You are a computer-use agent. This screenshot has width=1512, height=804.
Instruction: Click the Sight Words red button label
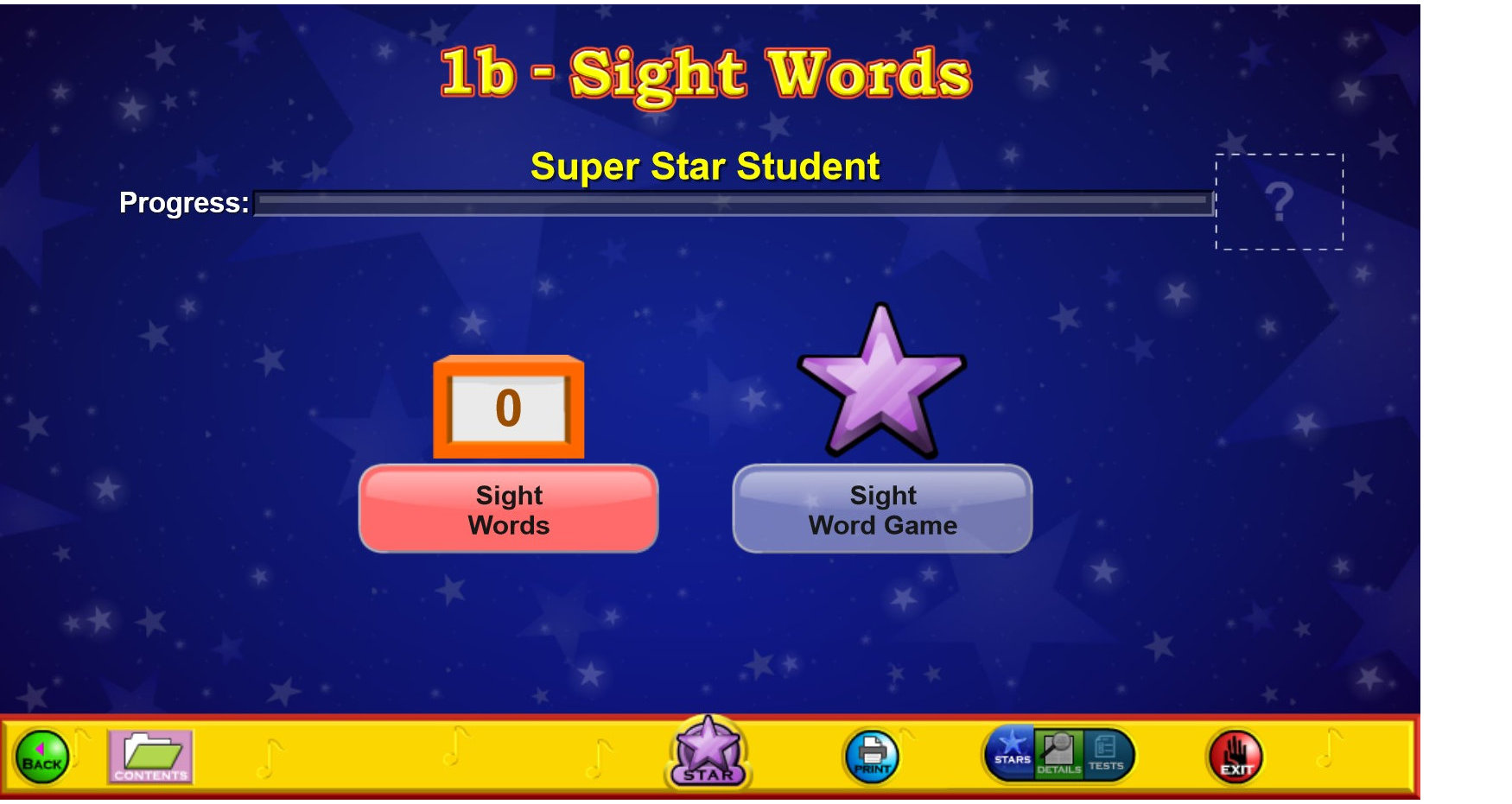point(508,509)
